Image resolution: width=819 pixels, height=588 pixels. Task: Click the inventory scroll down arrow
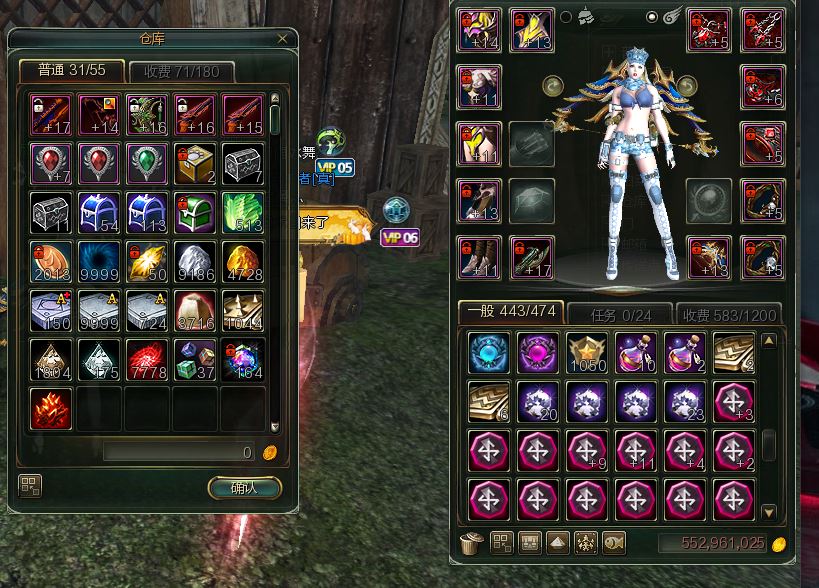[768, 512]
